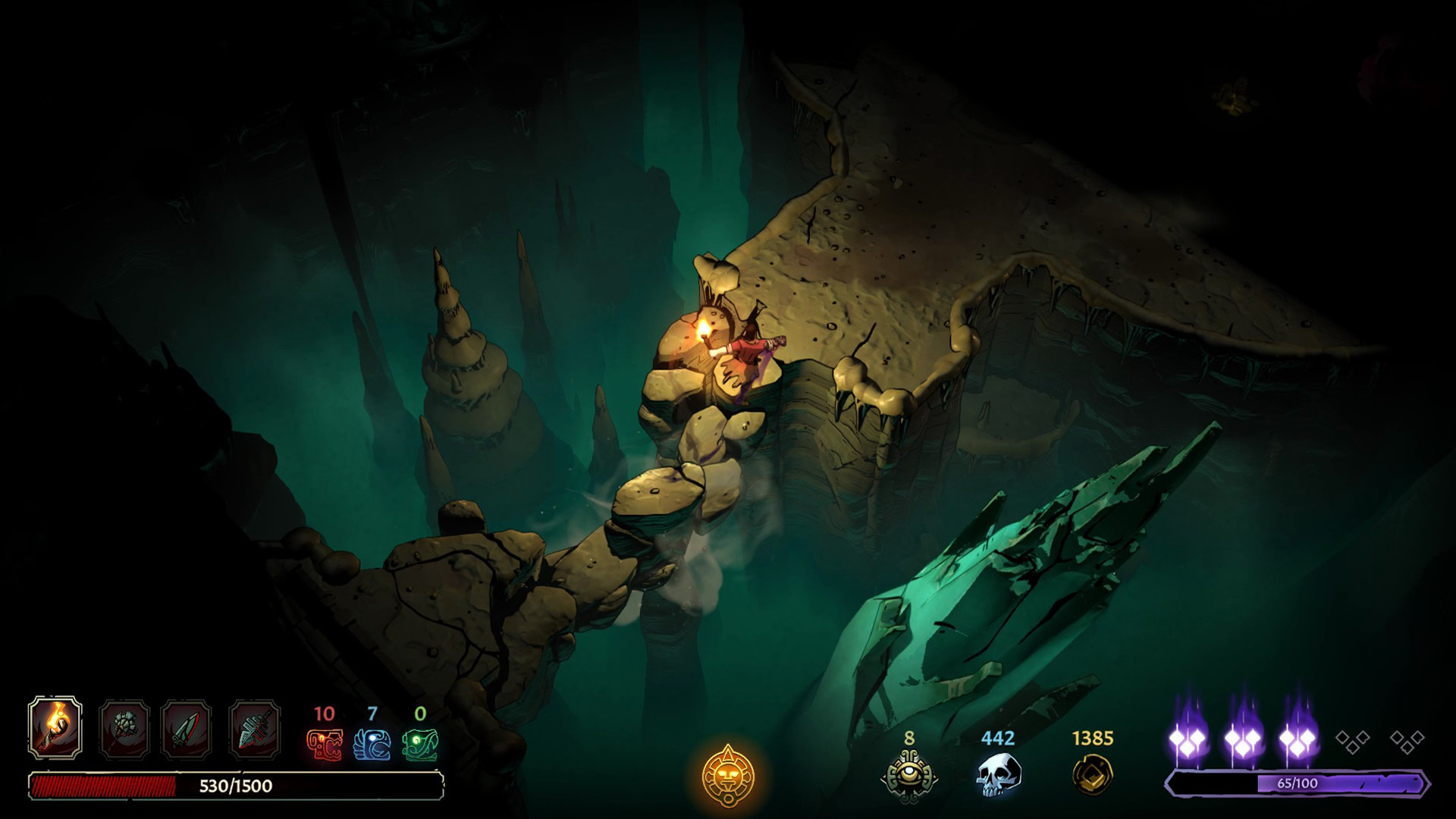This screenshot has height=819, width=1456.
Task: Click the health bar showing 530/1500
Action: (235, 786)
